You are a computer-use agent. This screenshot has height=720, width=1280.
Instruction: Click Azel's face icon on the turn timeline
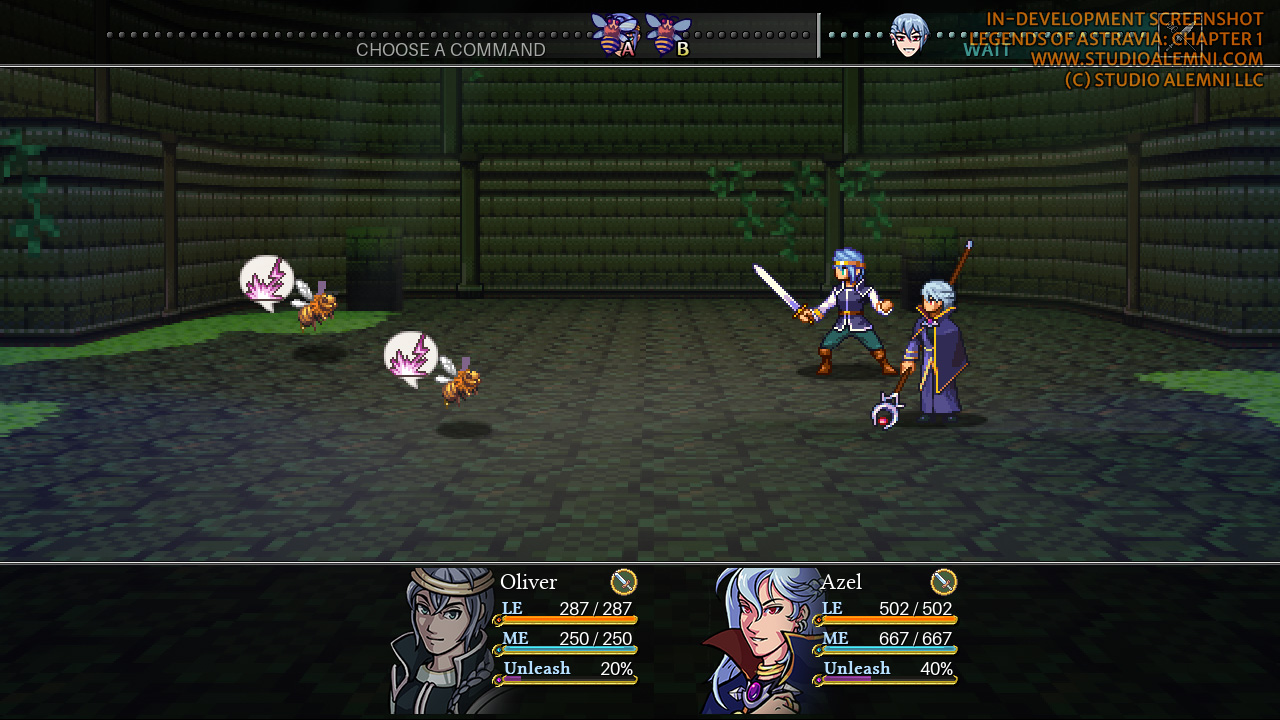(x=908, y=36)
